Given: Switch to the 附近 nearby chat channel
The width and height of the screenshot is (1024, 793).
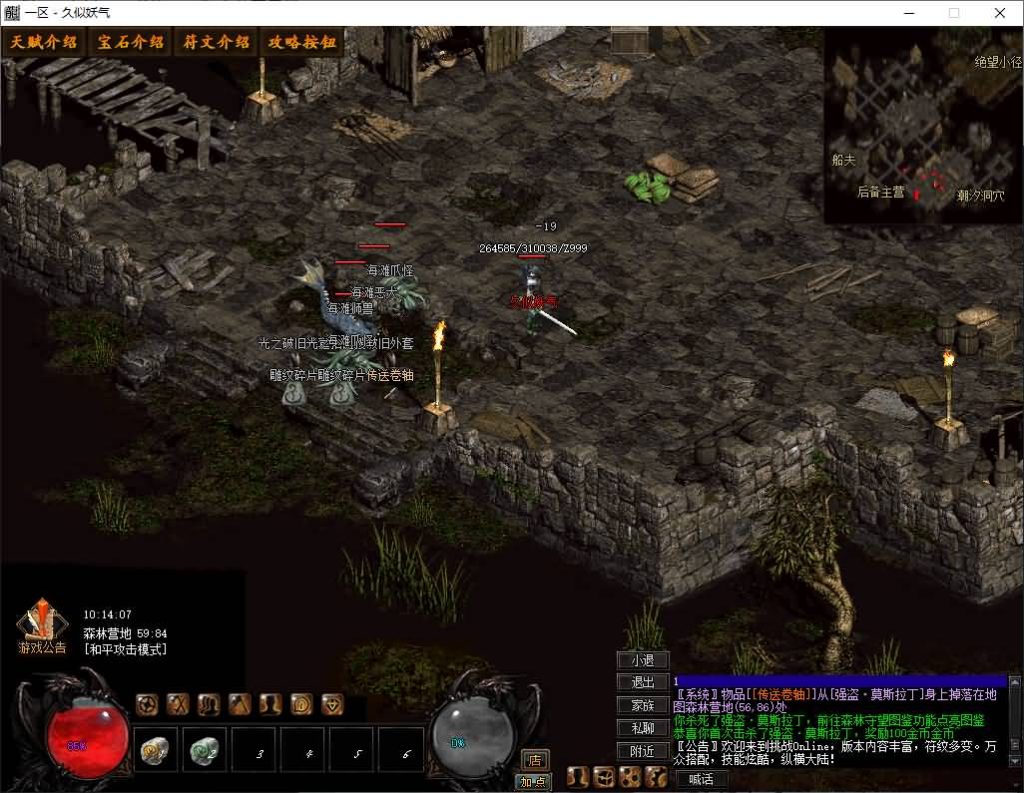Looking at the screenshot, I should click(x=643, y=751).
